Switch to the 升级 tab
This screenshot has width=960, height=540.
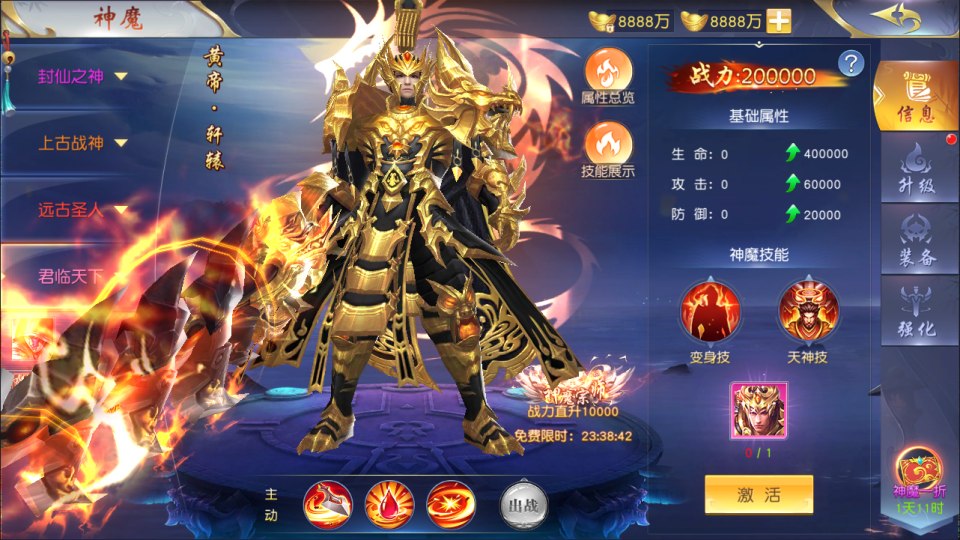[915, 172]
